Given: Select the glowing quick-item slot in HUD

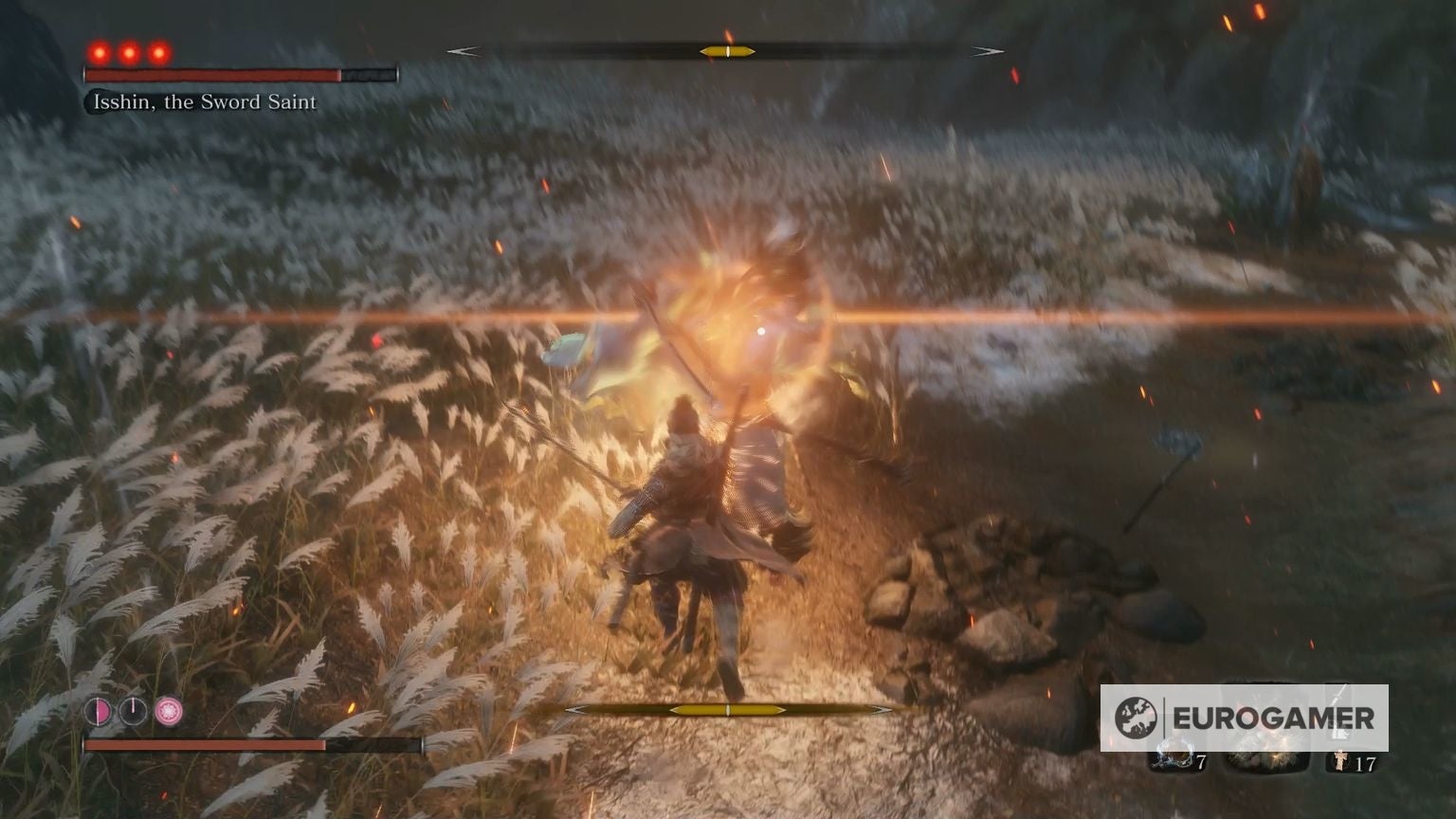Looking at the screenshot, I should point(1268,754).
